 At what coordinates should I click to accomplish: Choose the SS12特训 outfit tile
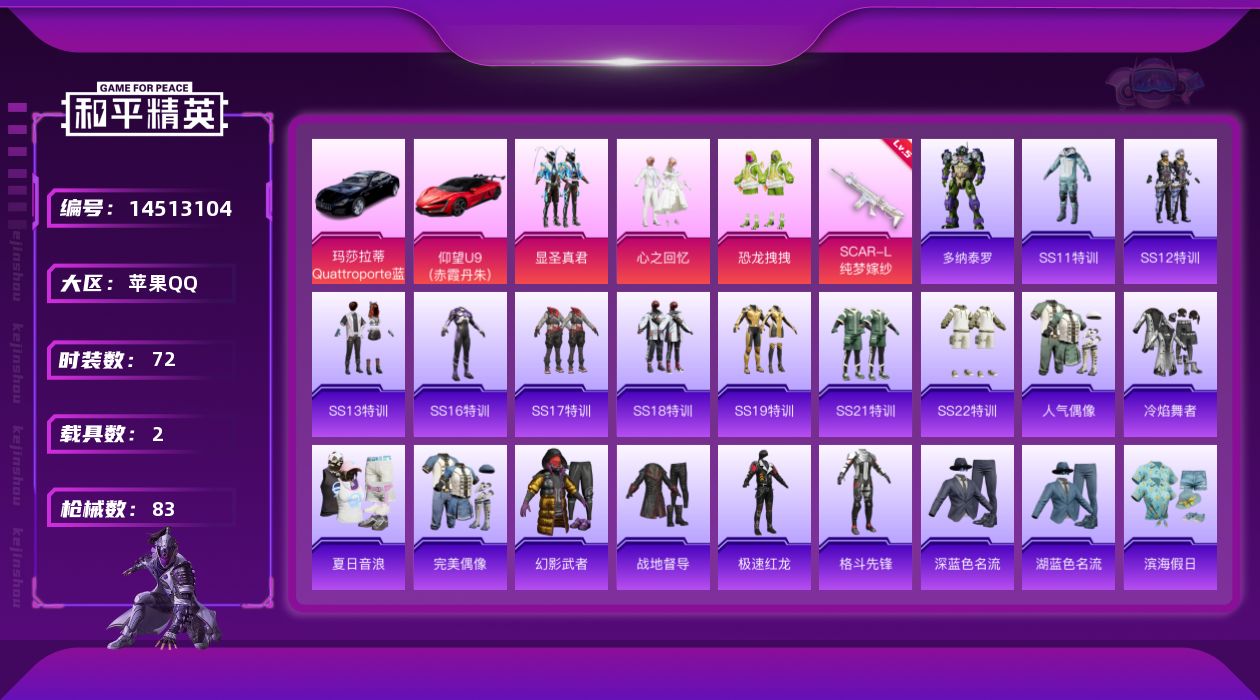[1170, 211]
